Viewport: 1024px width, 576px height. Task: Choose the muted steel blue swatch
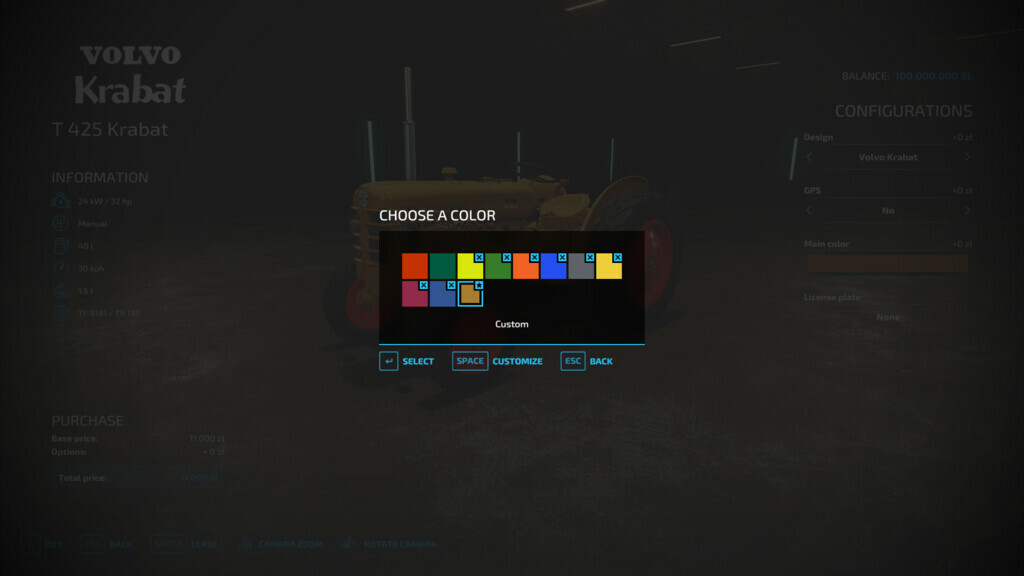(x=443, y=294)
